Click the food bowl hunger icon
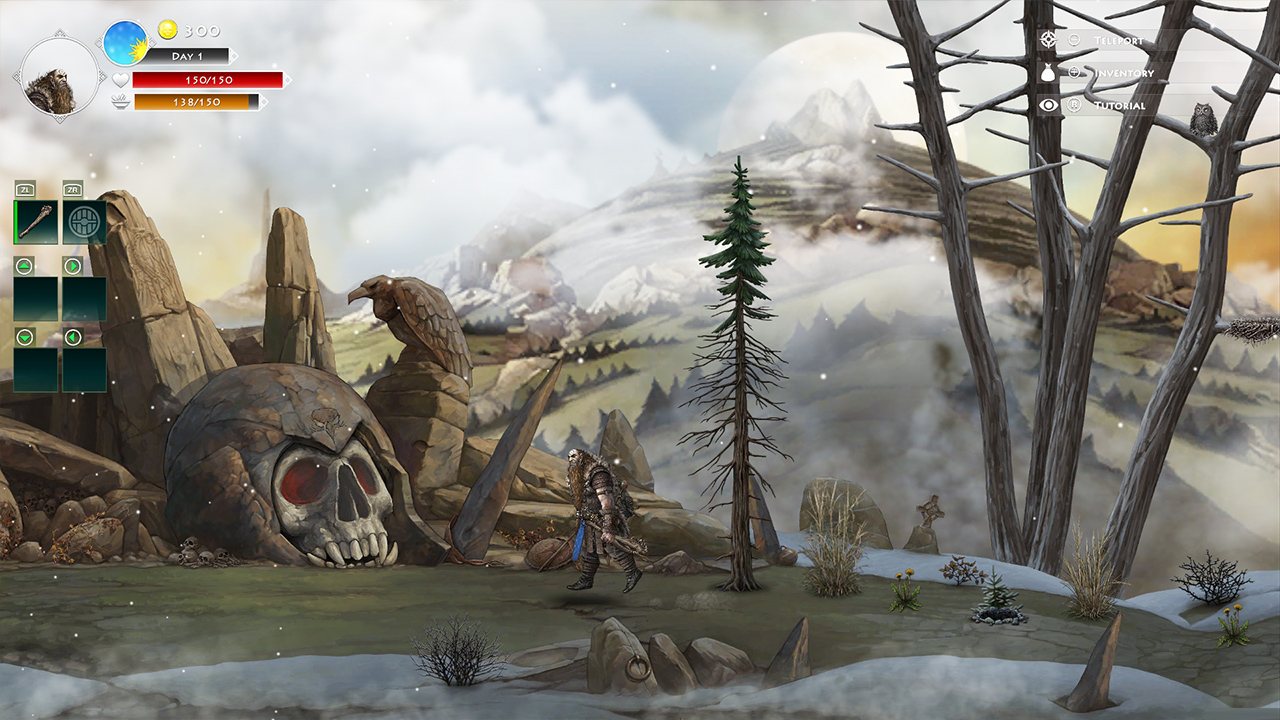Image resolution: width=1280 pixels, height=720 pixels. coord(121,102)
